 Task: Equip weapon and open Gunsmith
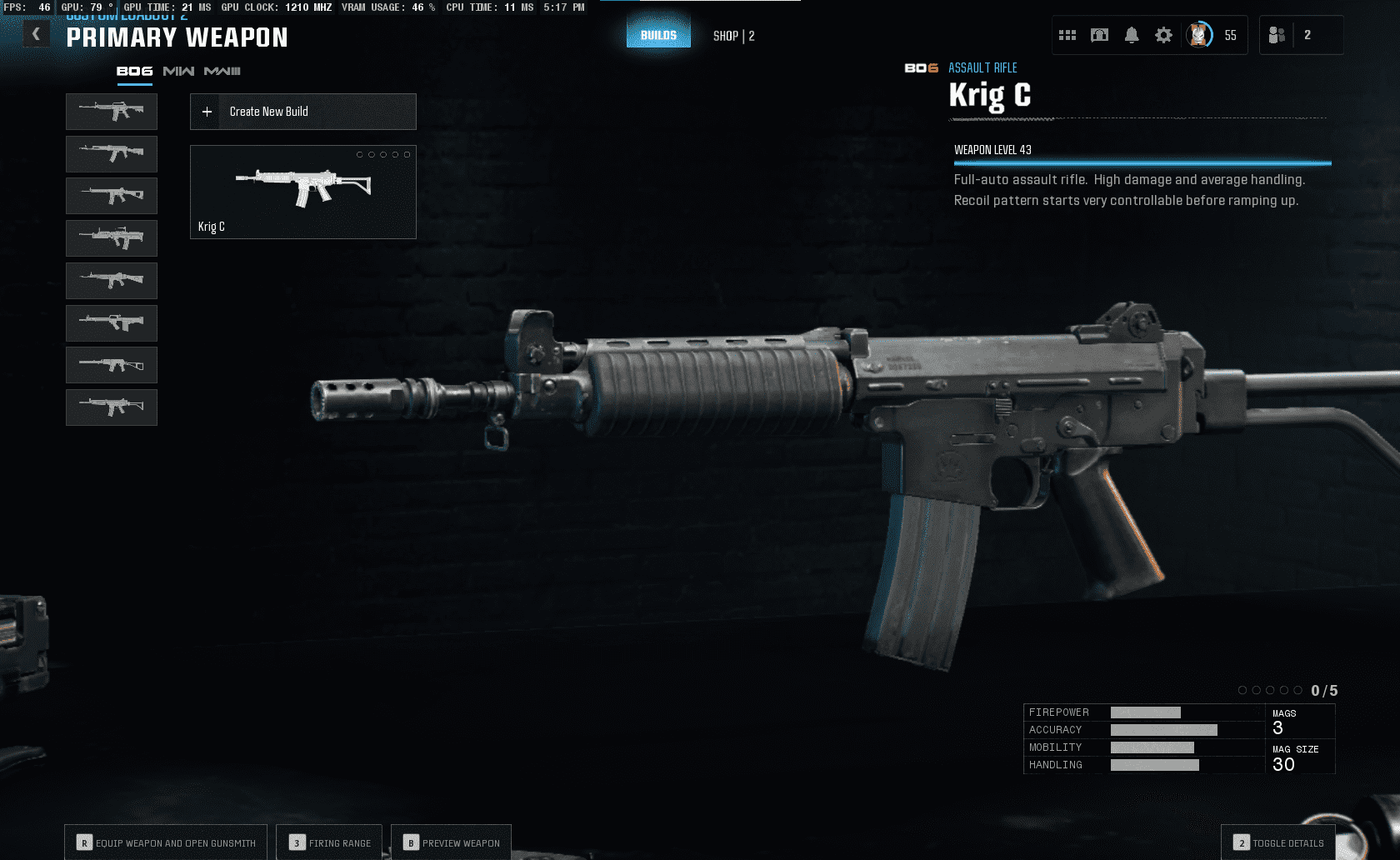tap(166, 842)
